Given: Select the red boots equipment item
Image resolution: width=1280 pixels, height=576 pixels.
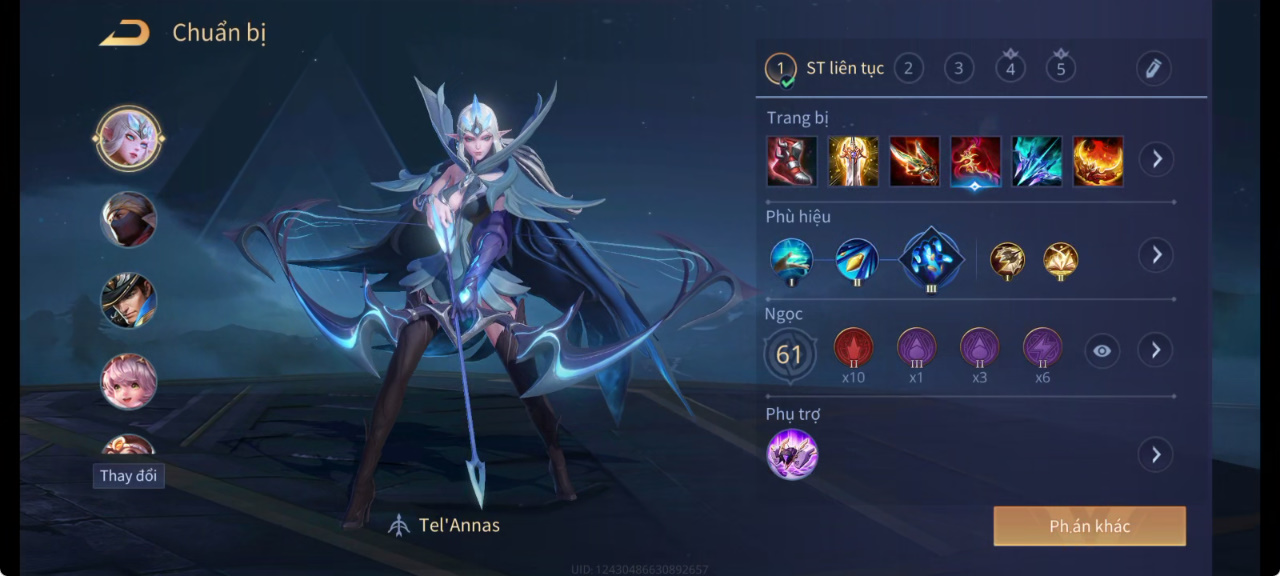Looking at the screenshot, I should click(x=792, y=161).
